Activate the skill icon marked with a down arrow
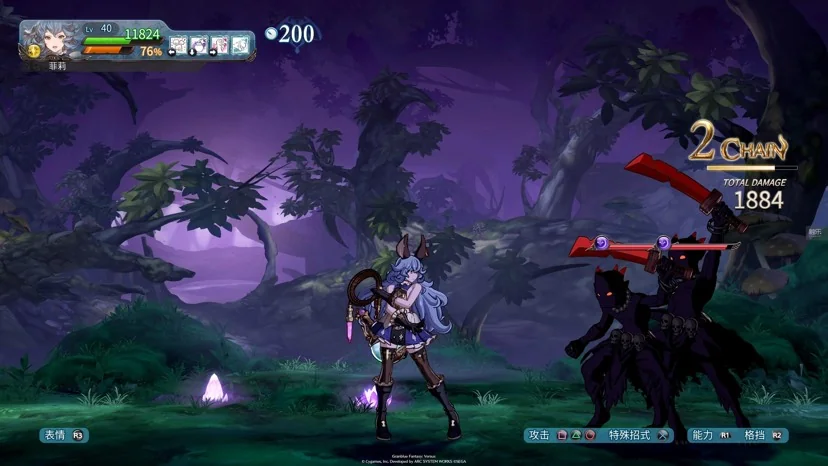The image size is (828, 466). (x=199, y=45)
